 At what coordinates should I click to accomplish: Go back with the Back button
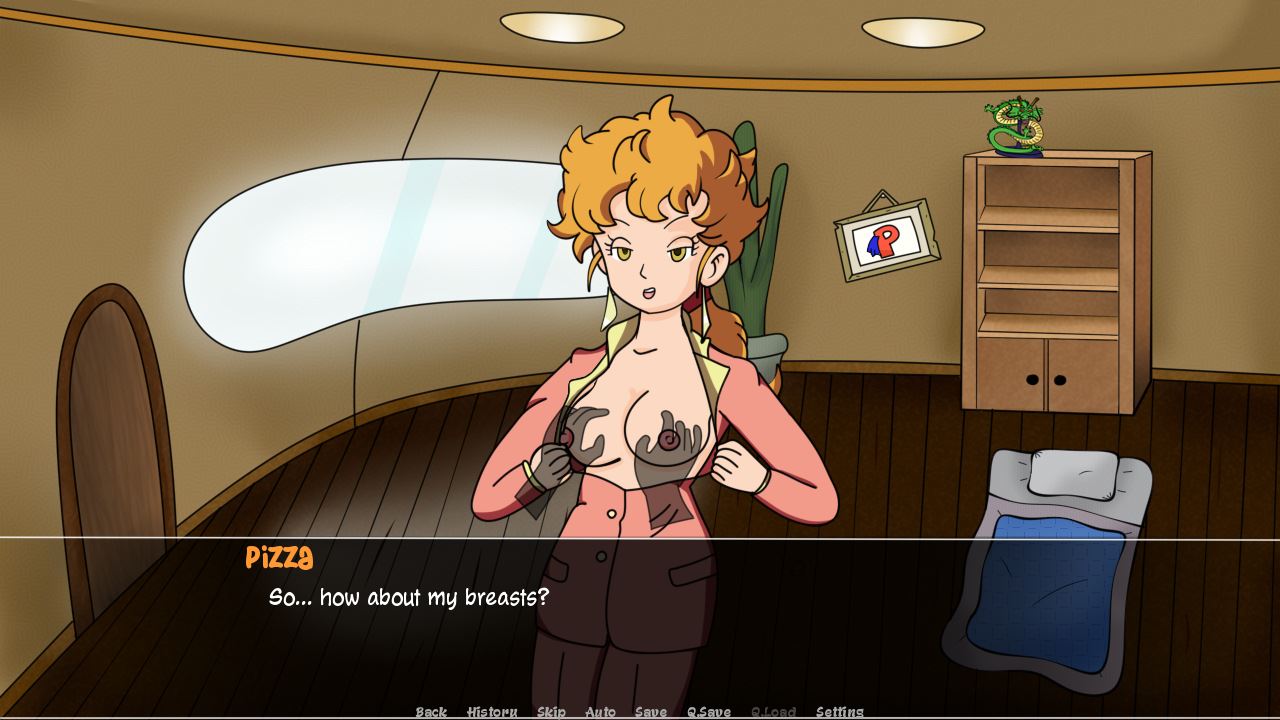[431, 712]
